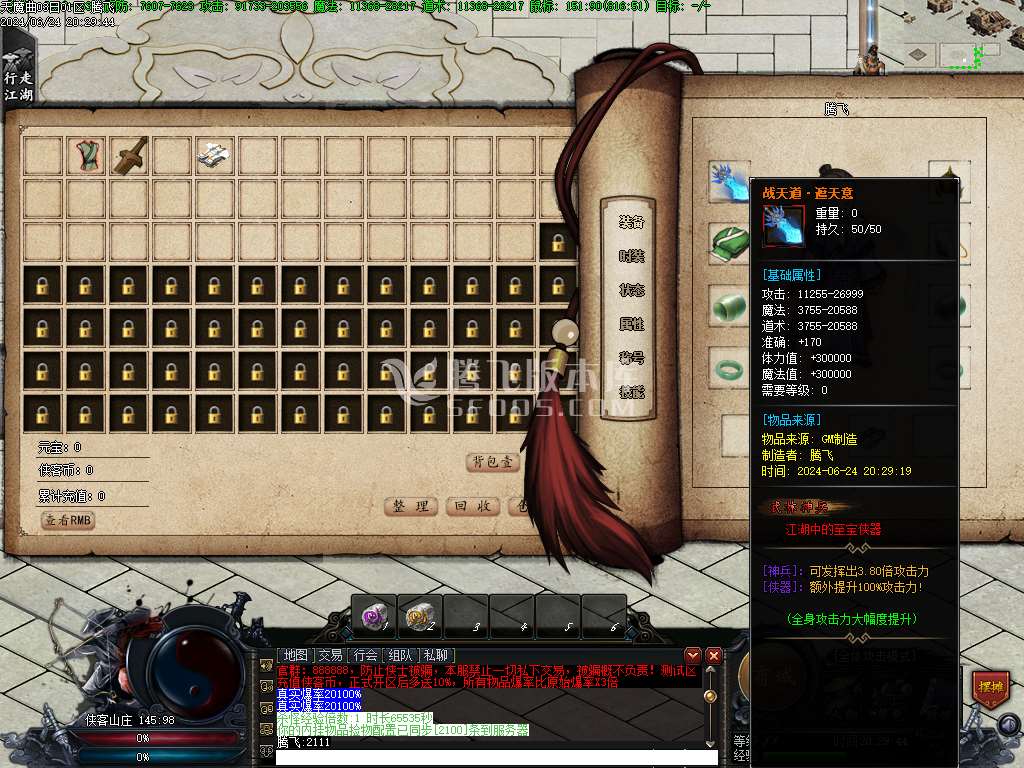The image size is (1024, 768).
Task: Use the purple scroll in hotbar slot 1
Action: [374, 617]
